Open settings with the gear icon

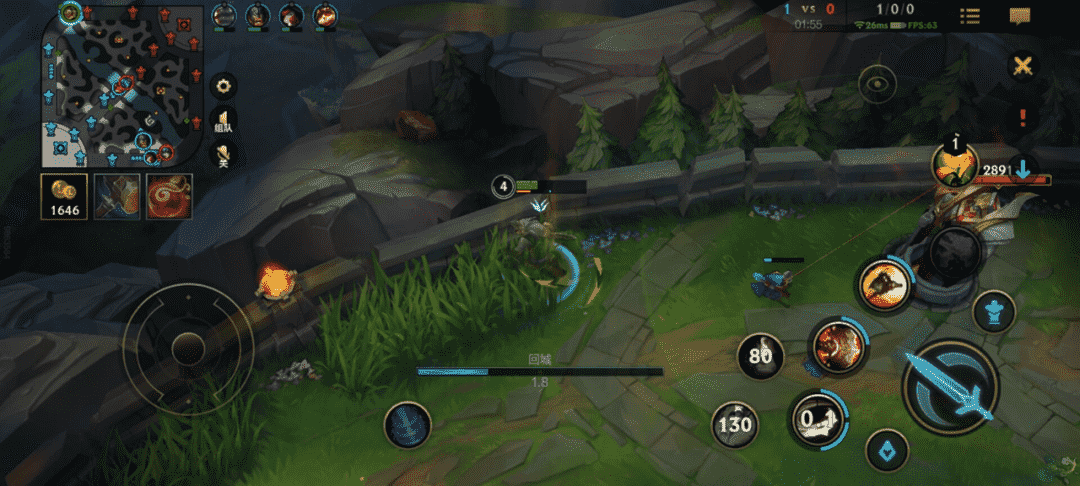point(224,85)
